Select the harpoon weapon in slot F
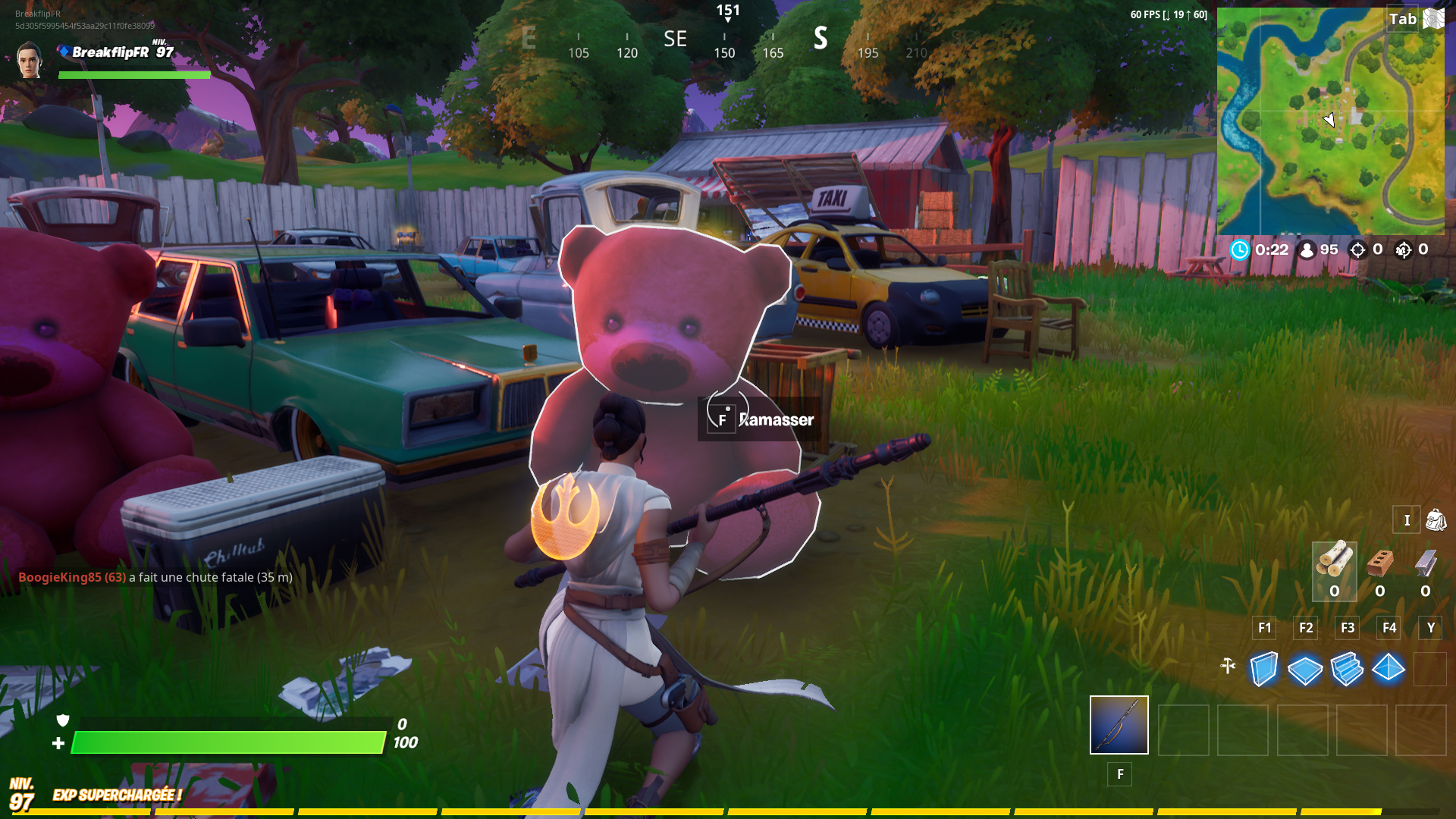Image resolution: width=1456 pixels, height=819 pixels. coord(1119,725)
